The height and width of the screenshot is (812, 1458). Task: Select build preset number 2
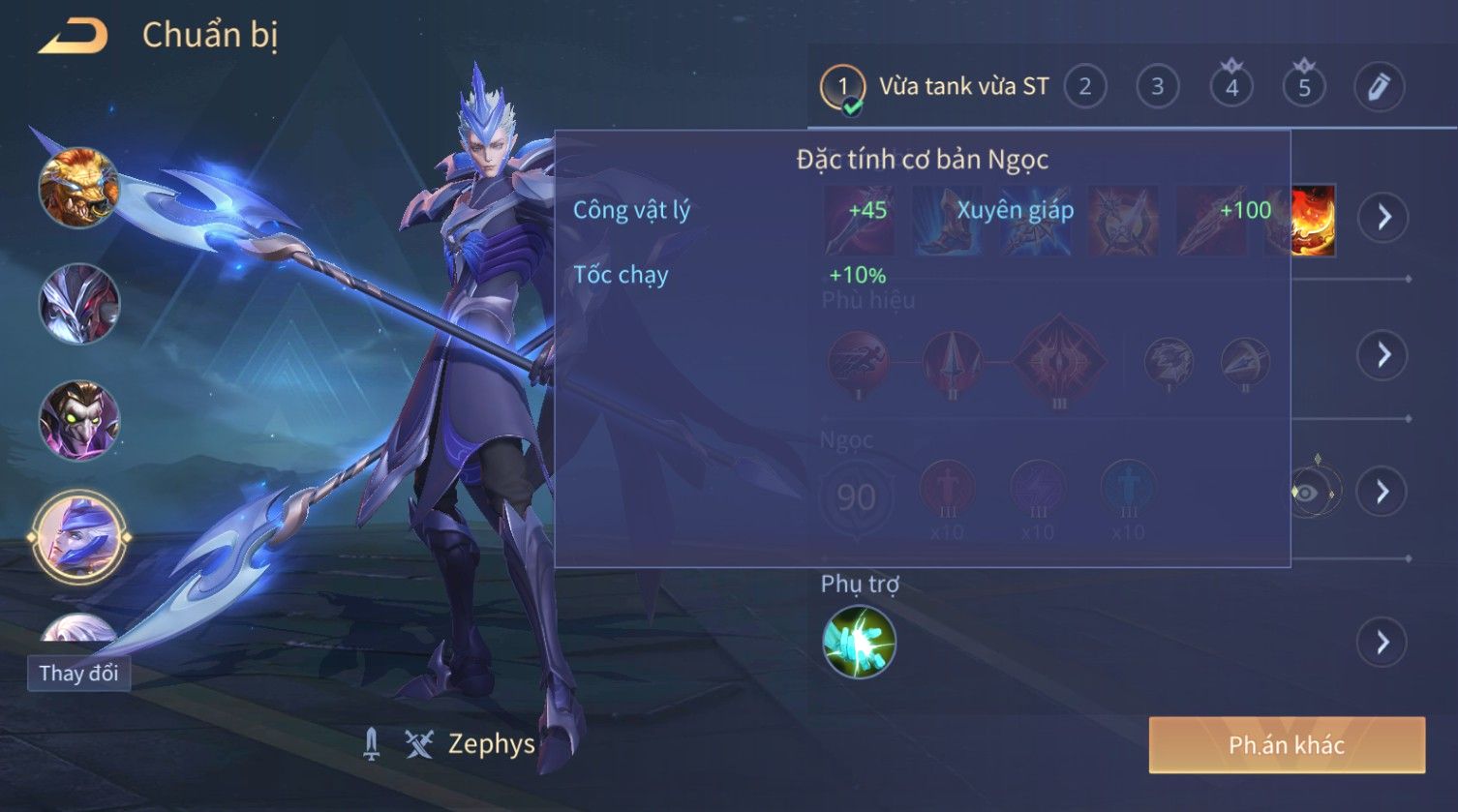click(x=1084, y=87)
